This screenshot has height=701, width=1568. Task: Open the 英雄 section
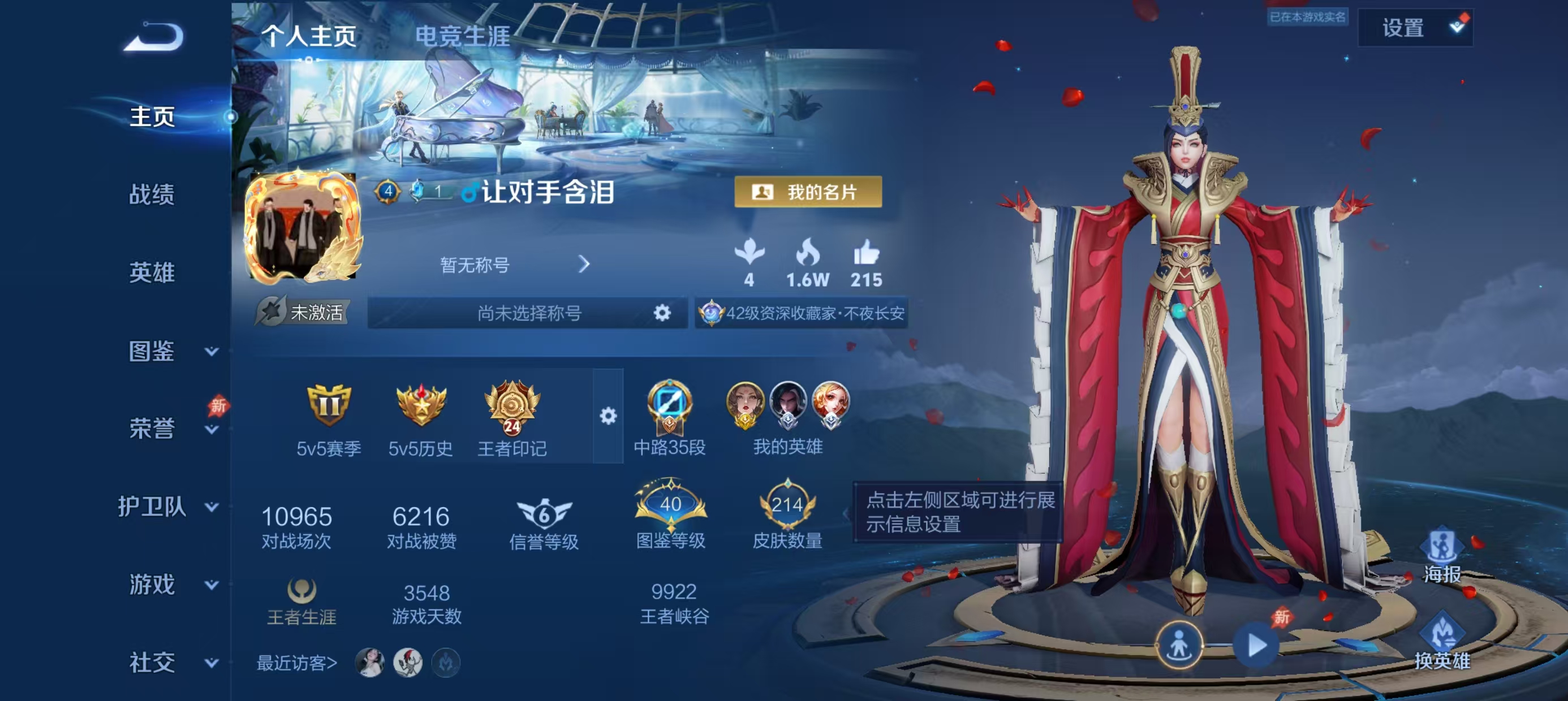(x=152, y=272)
